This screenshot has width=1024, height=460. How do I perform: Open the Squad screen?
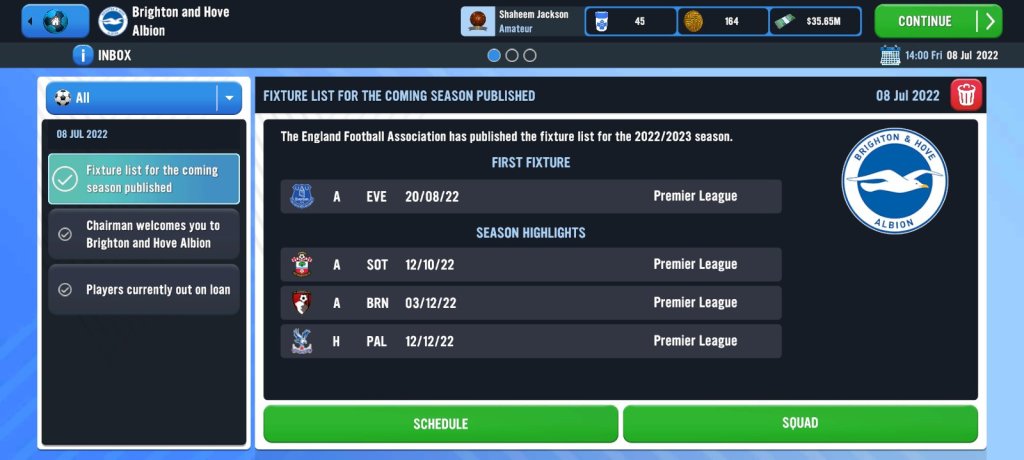pos(800,424)
